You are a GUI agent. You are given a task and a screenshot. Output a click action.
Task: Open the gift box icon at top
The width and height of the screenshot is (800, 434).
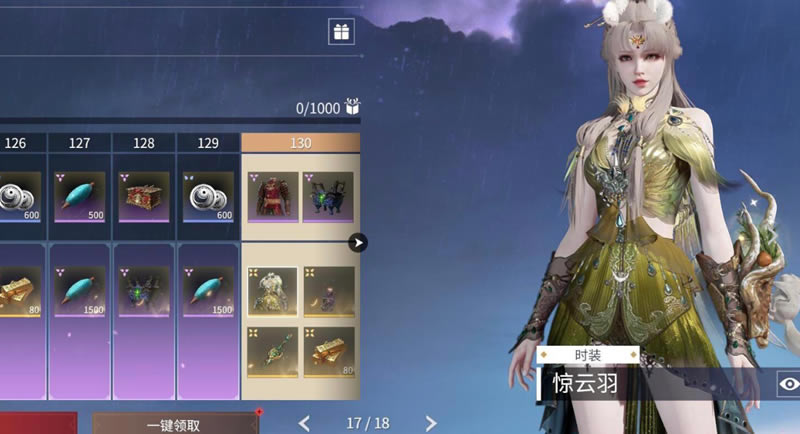(x=342, y=32)
